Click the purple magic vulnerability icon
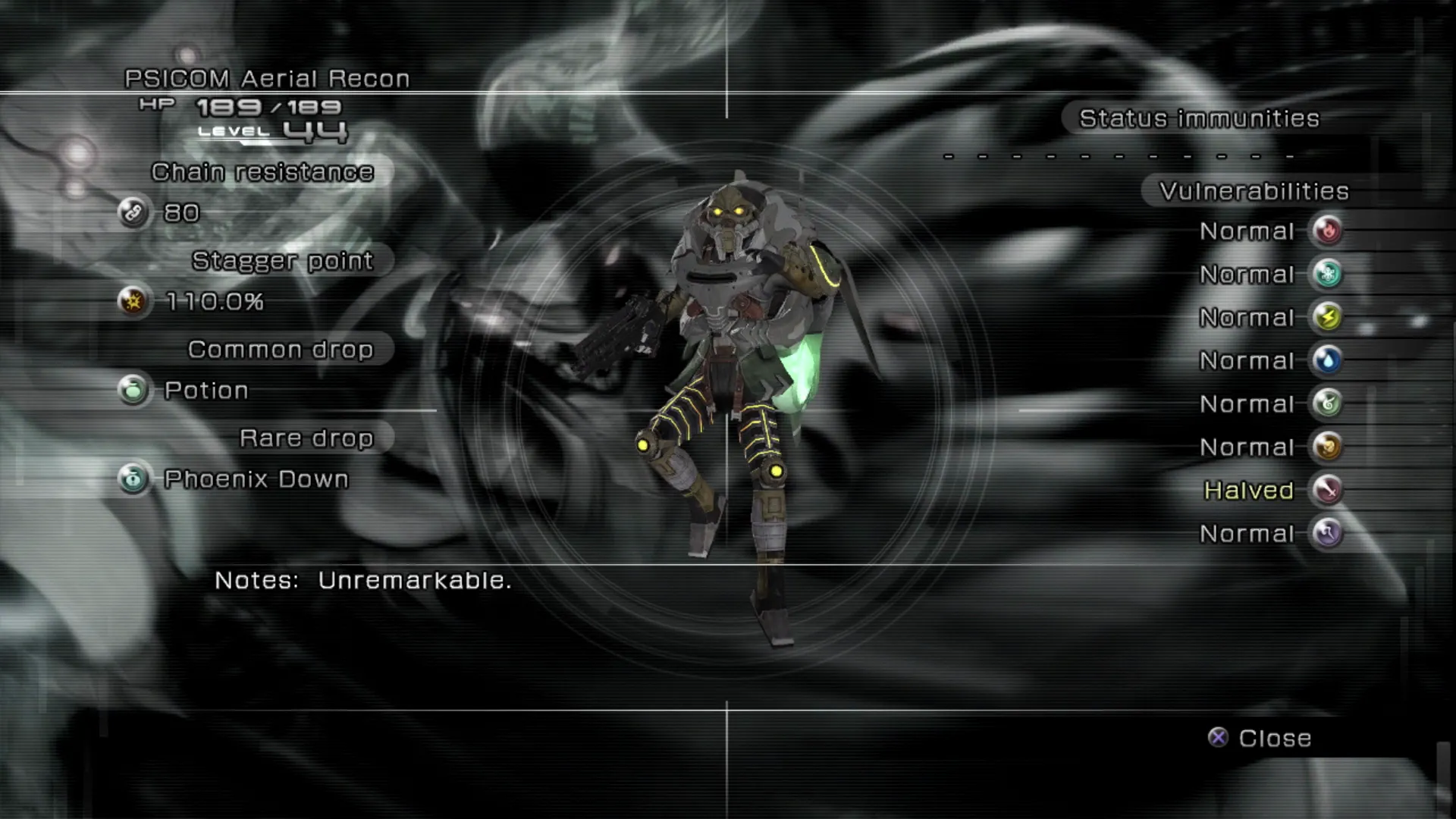The height and width of the screenshot is (819, 1456). click(x=1327, y=533)
